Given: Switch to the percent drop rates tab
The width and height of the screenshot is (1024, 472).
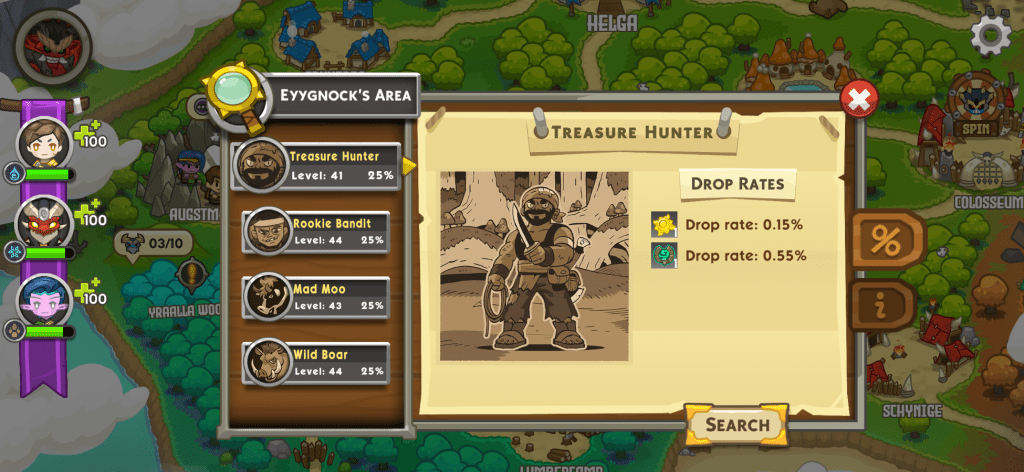Looking at the screenshot, I should point(886,240).
